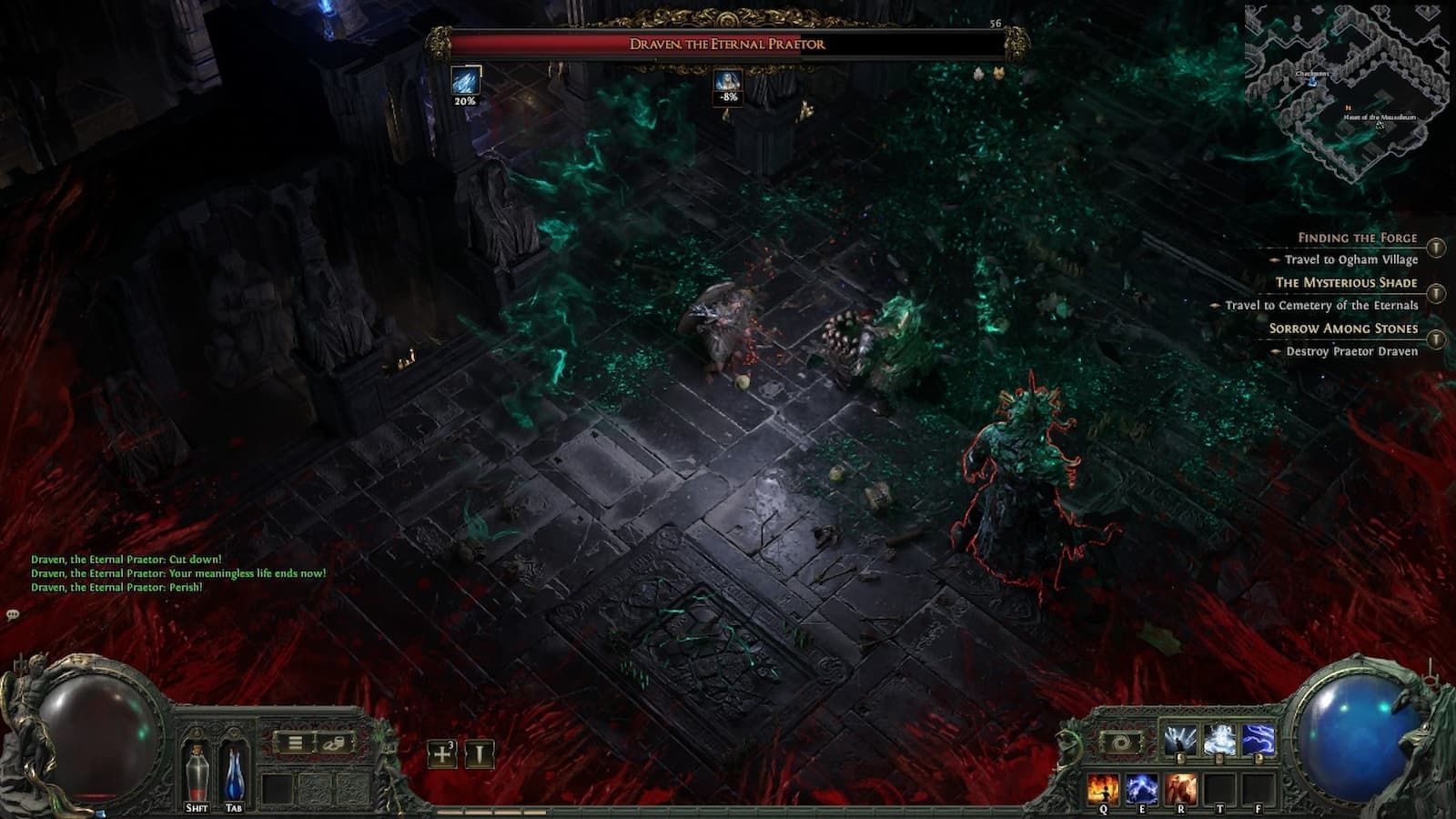Collapse Finding the Forge via its tracker circle
Viewport: 1456px width, 819px height.
point(1436,248)
